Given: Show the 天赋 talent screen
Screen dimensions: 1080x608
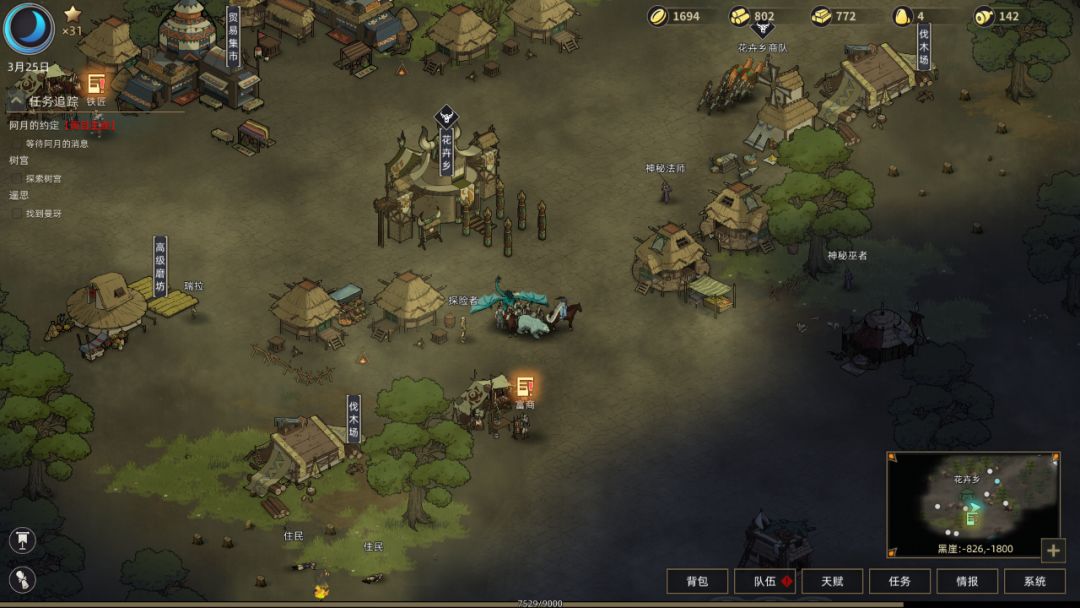Looking at the screenshot, I should (x=832, y=581).
